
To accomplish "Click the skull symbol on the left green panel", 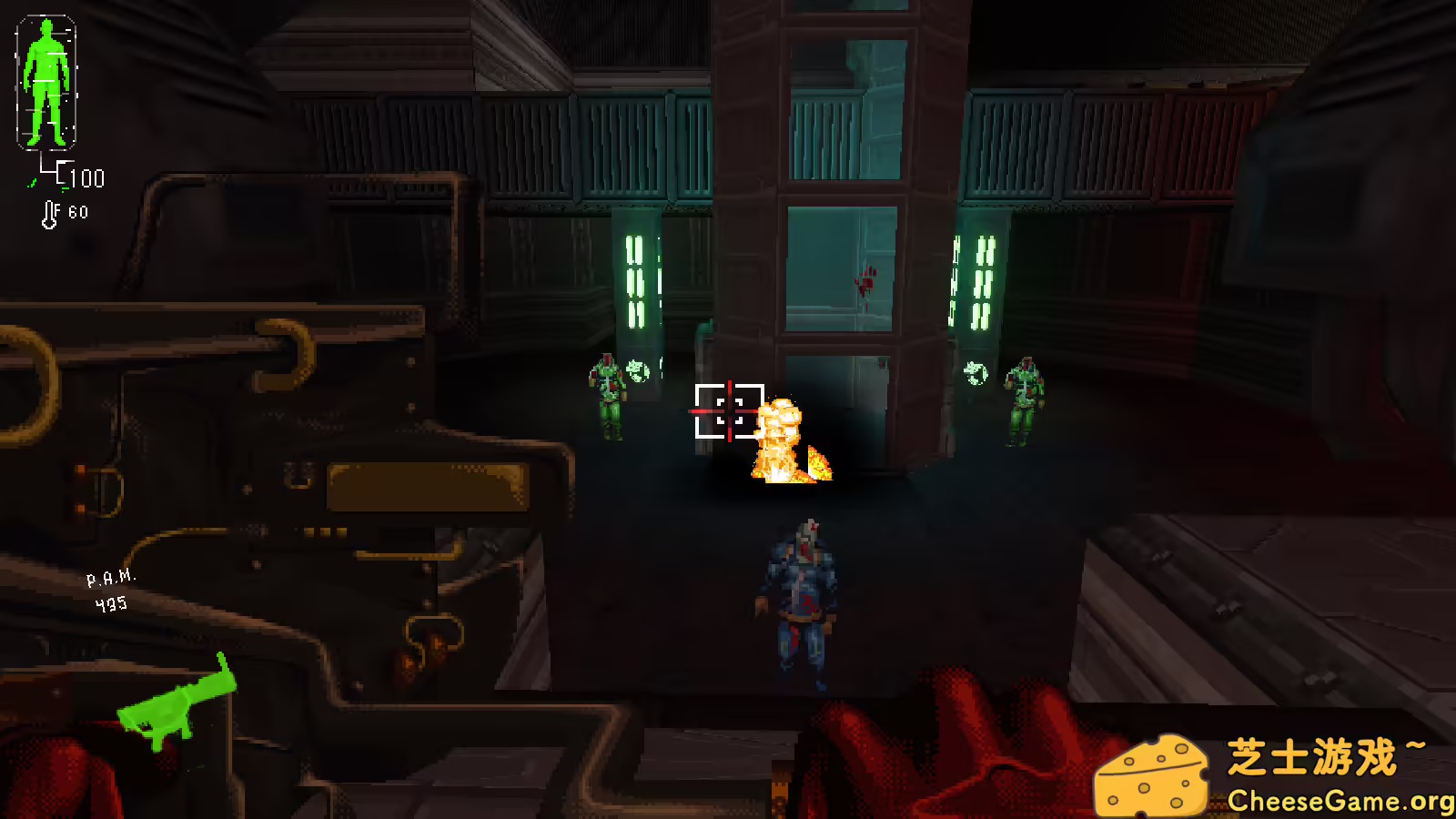I will pyautogui.click(x=640, y=371).
